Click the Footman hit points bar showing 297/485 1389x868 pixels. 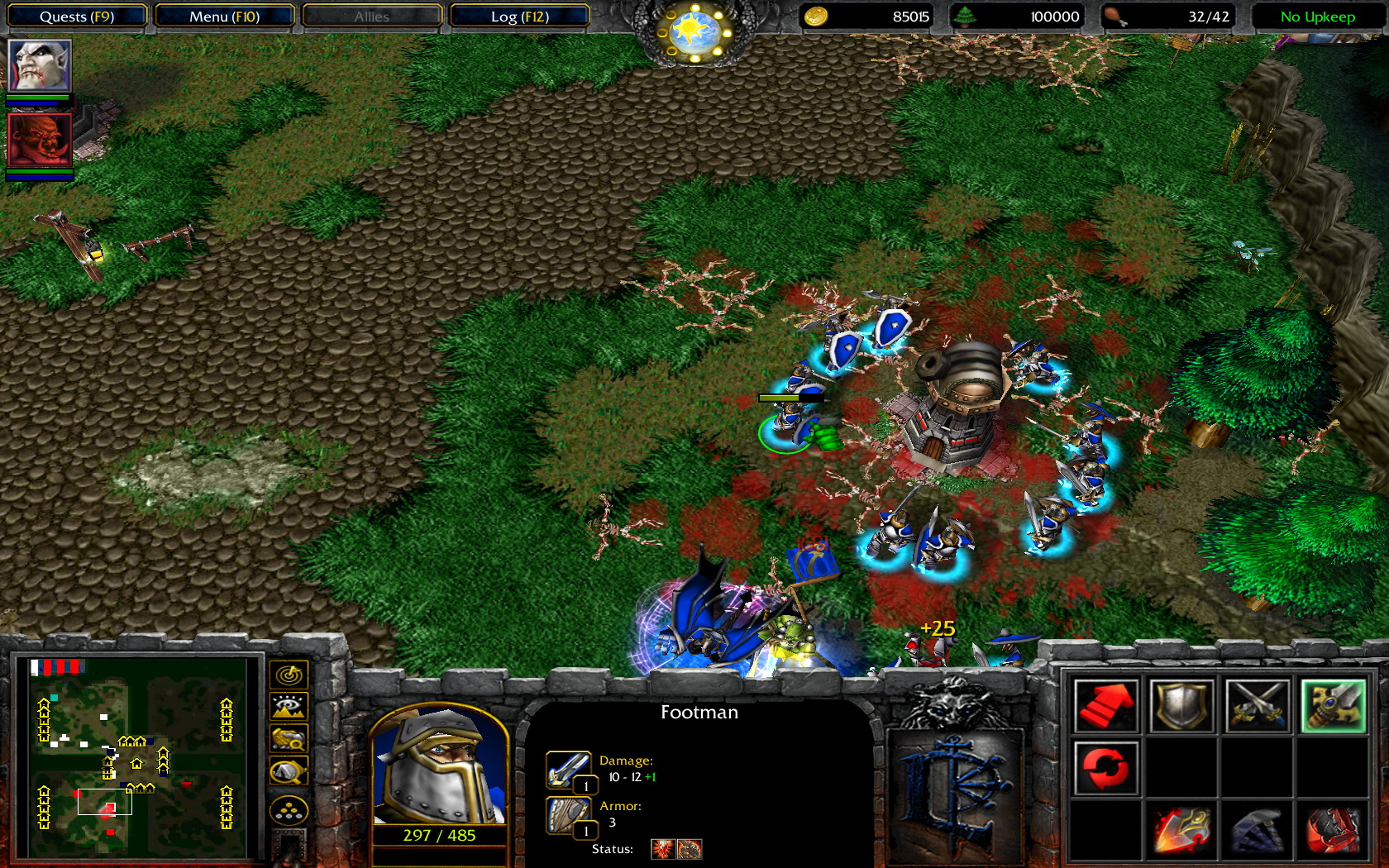point(437,835)
